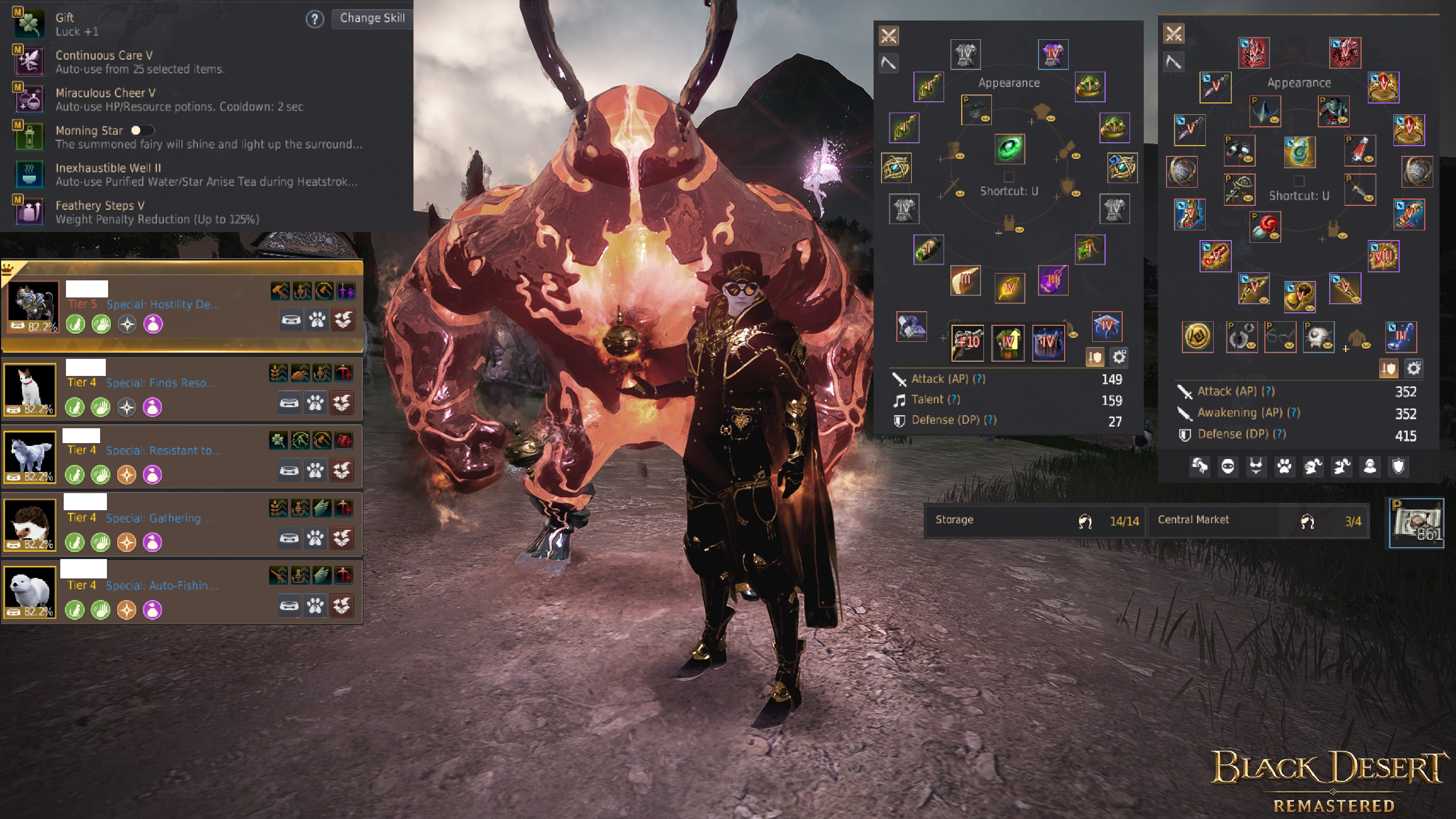Screen dimensions: 1456x819
Task: Close the right equipment panel
Action: [1173, 34]
